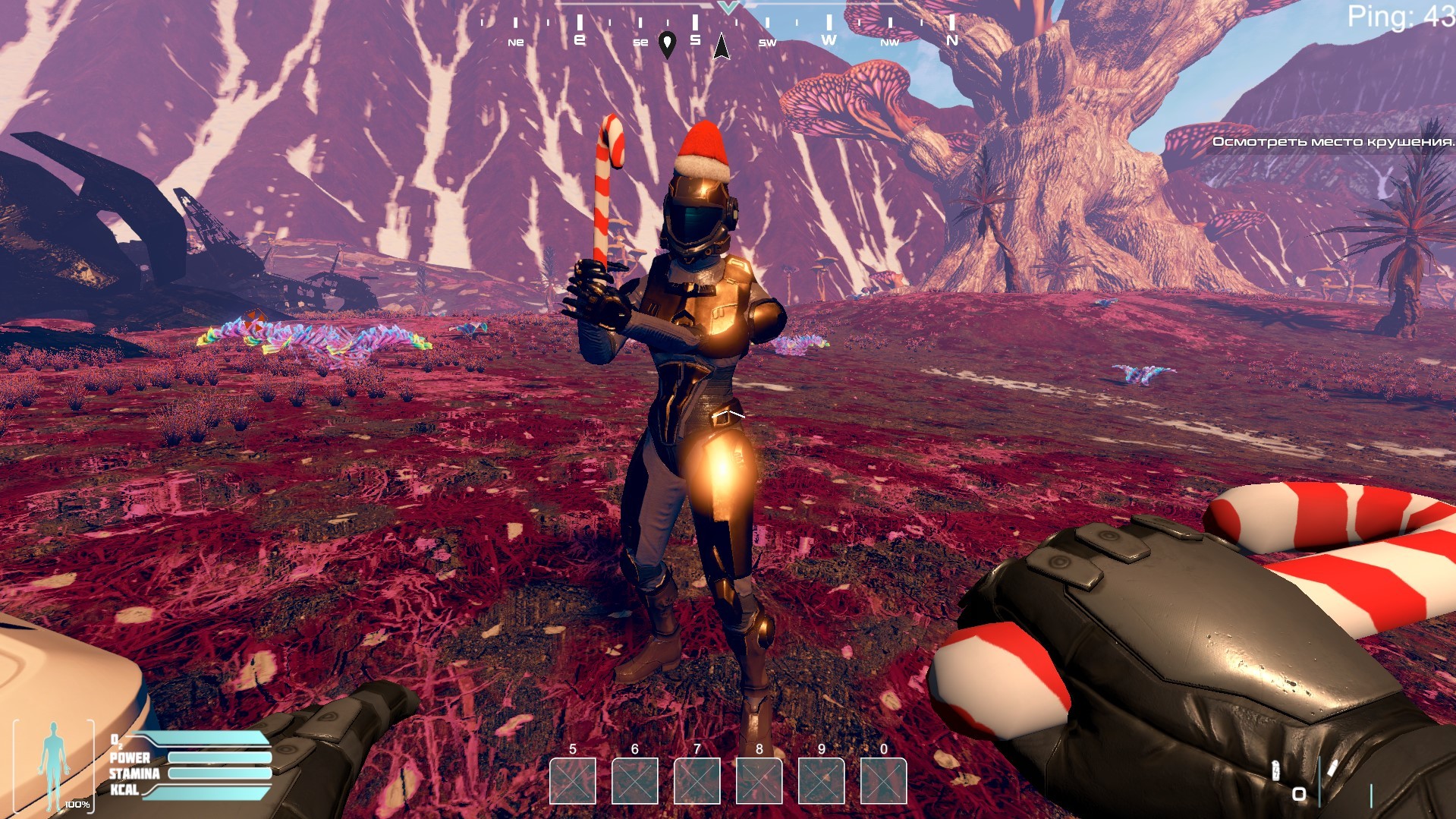
Task: Open the body status silhouette icon
Action: (53, 765)
